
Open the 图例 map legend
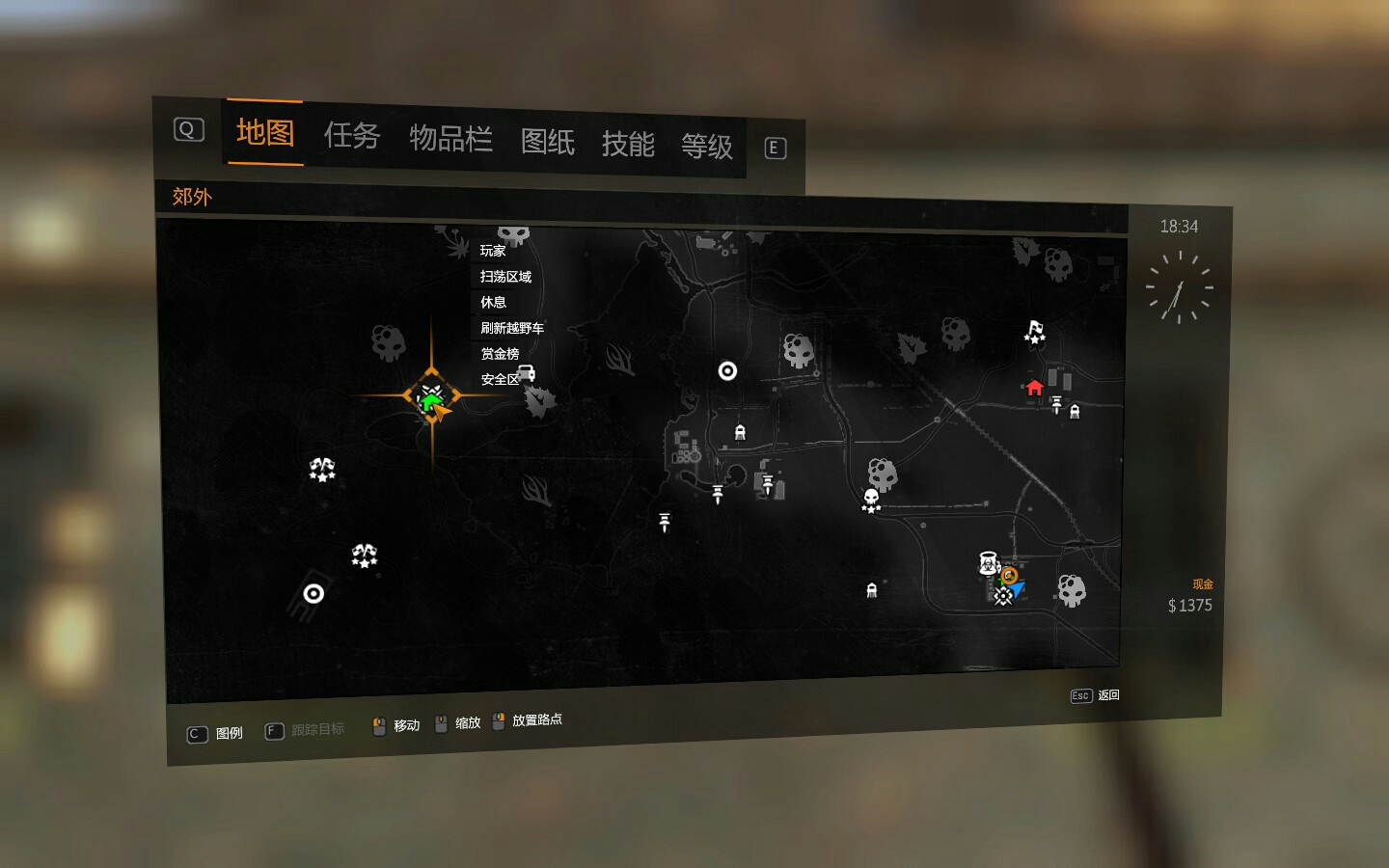point(216,734)
